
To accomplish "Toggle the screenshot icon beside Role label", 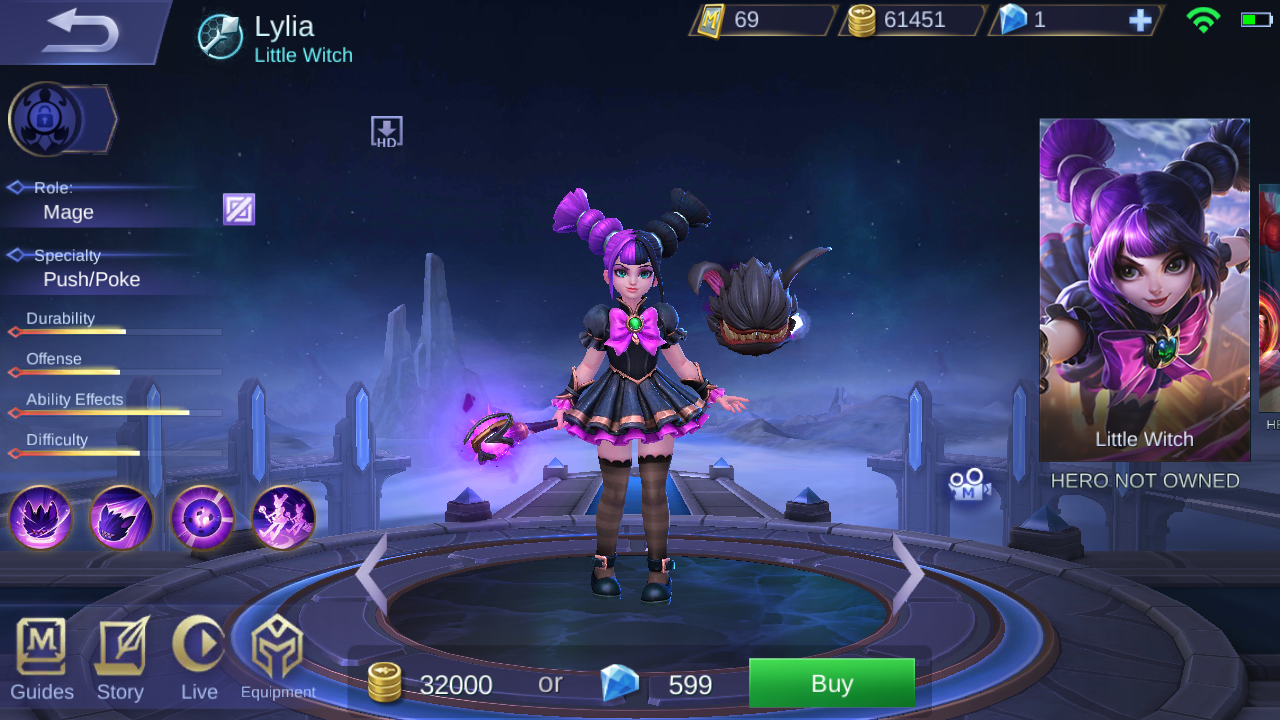I will click(x=238, y=209).
